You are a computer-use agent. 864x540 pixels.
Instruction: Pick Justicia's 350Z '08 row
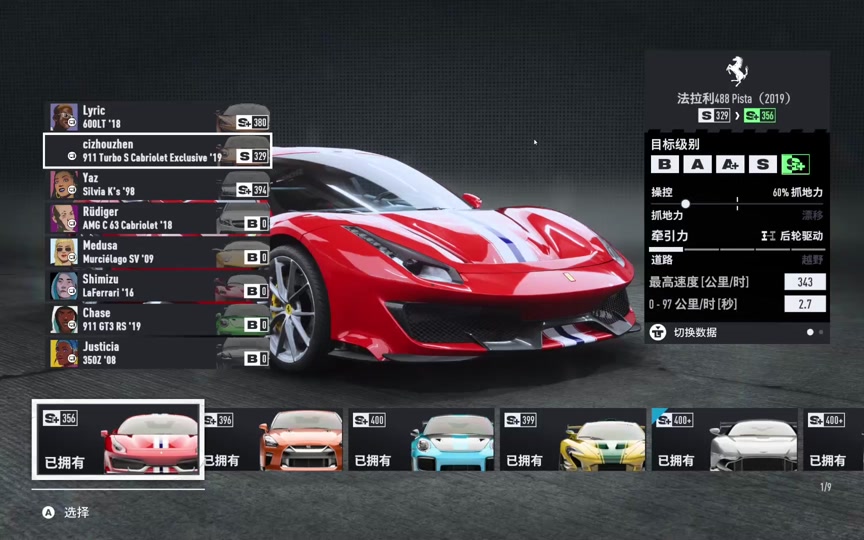(x=157, y=353)
